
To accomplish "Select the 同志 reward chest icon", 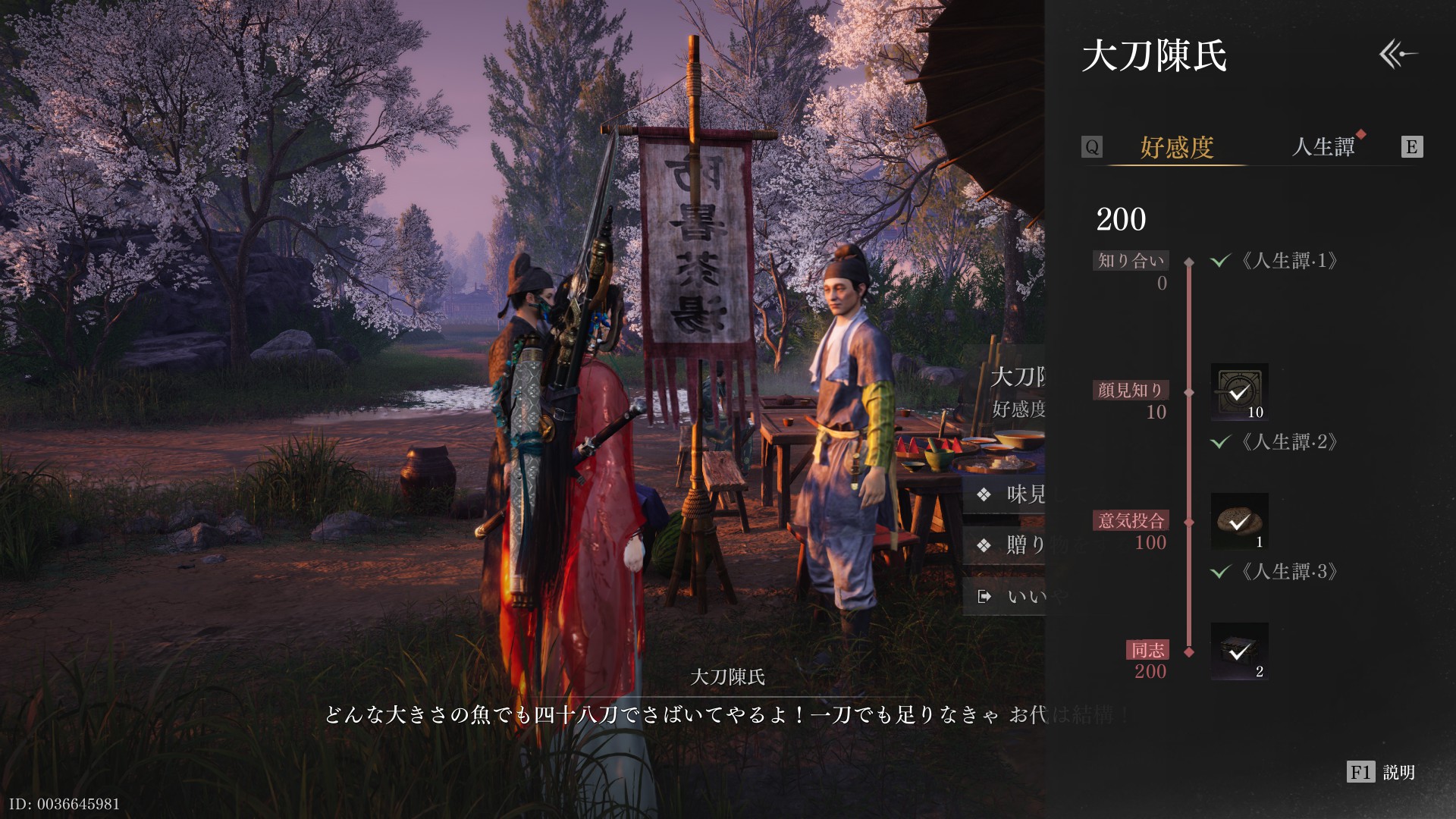I will click(x=1239, y=651).
